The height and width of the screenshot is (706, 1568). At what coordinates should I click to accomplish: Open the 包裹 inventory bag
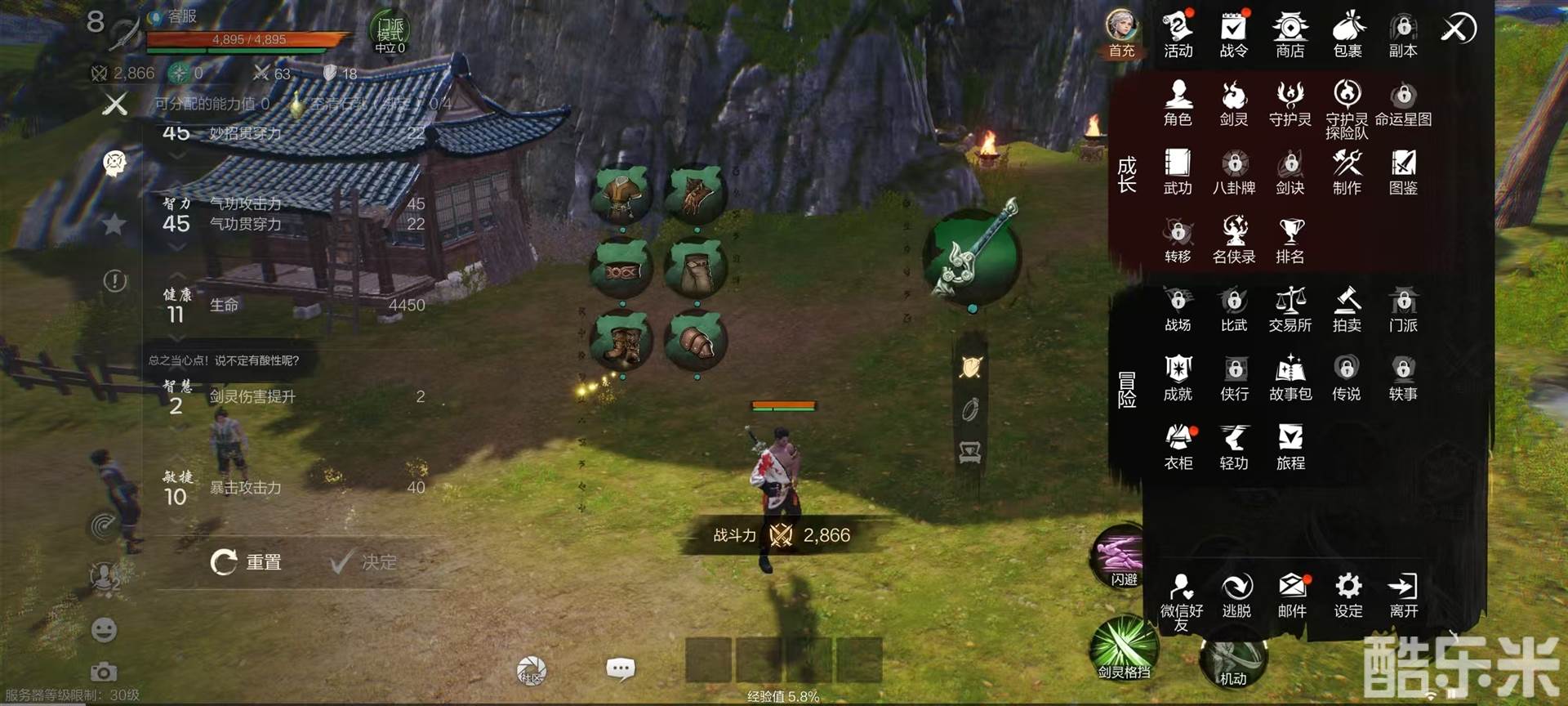1347,34
